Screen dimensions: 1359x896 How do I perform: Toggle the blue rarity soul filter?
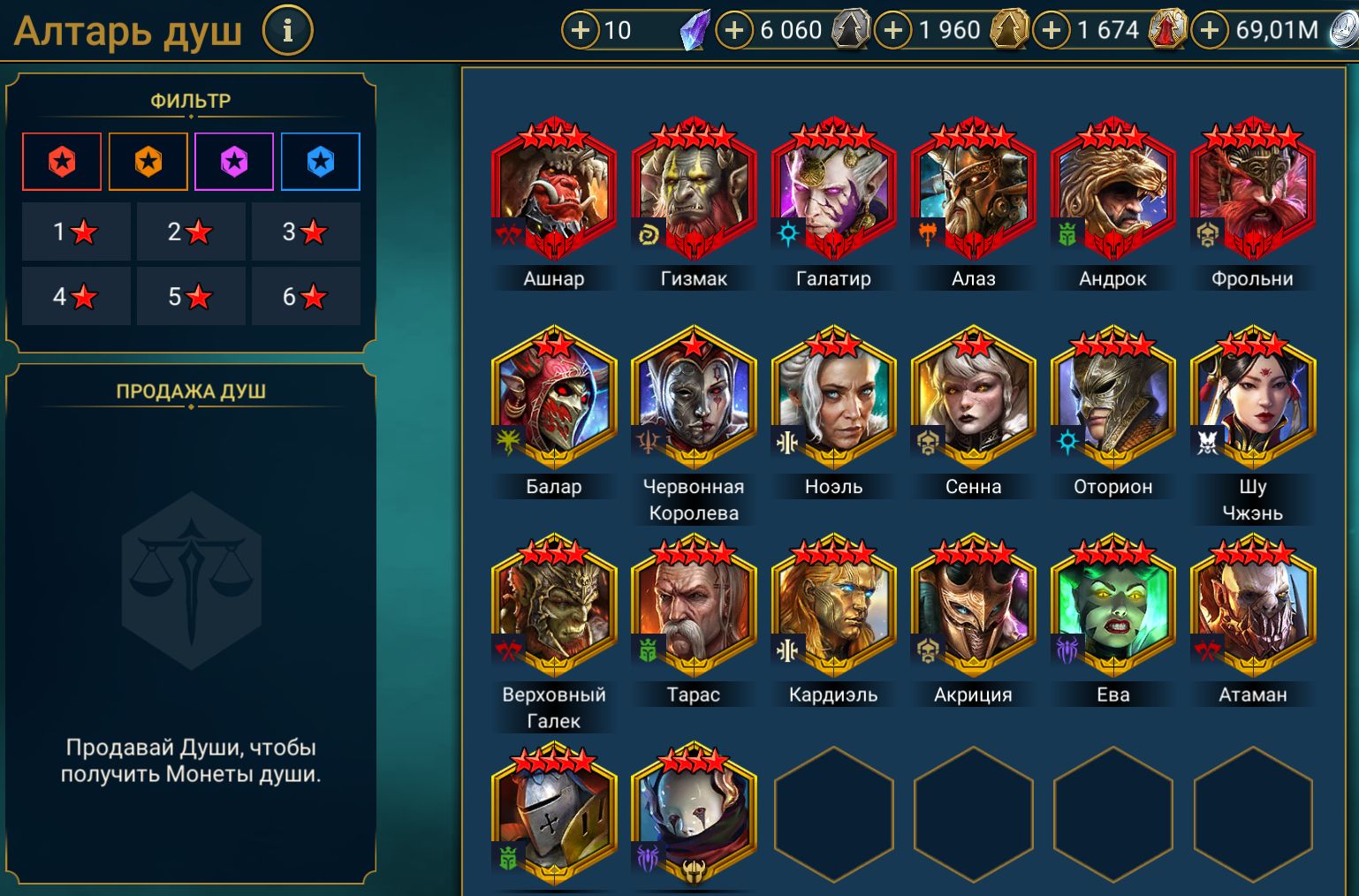pyautogui.click(x=321, y=162)
